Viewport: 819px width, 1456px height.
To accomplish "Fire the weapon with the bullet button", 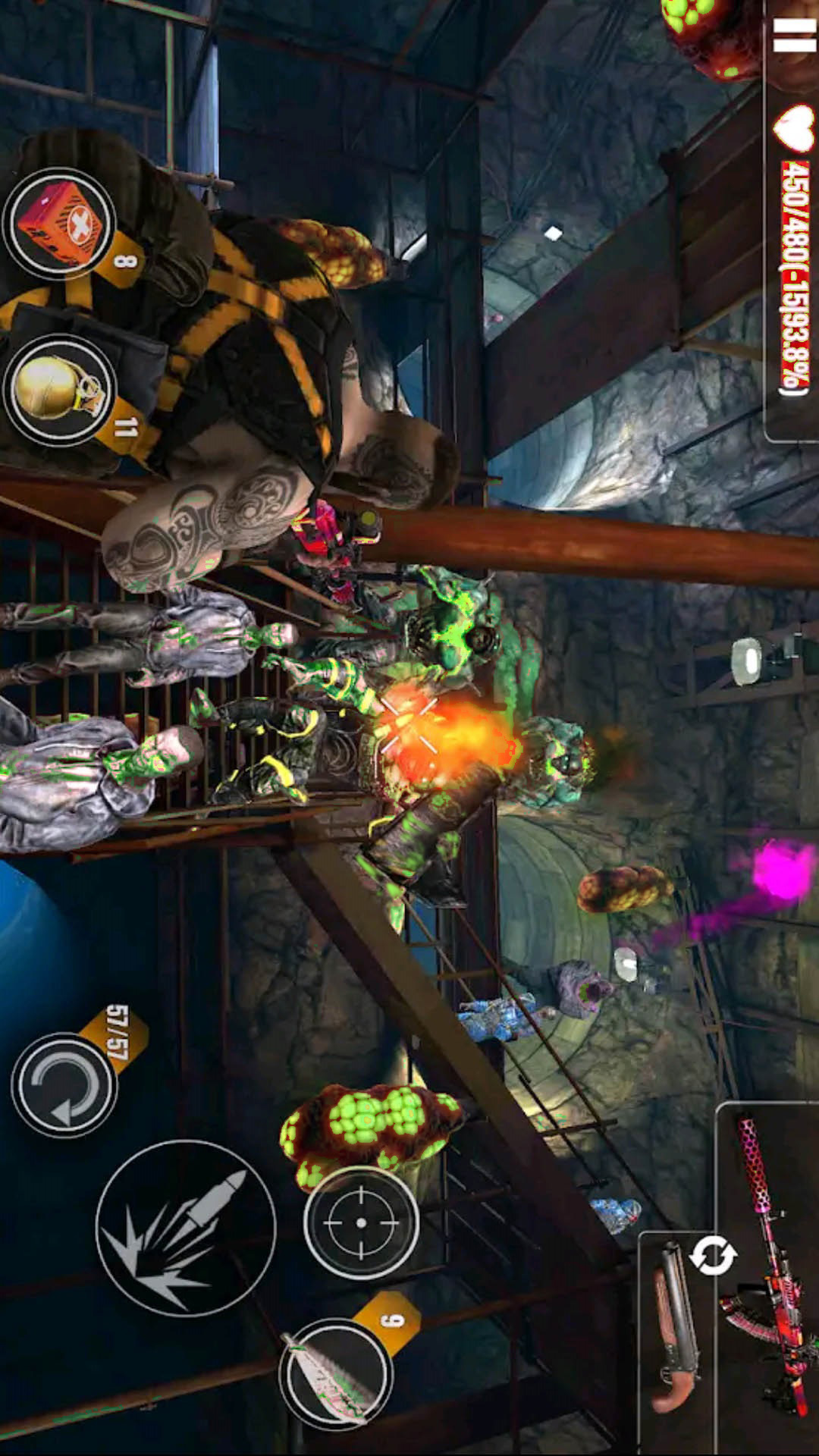I will (x=186, y=1228).
